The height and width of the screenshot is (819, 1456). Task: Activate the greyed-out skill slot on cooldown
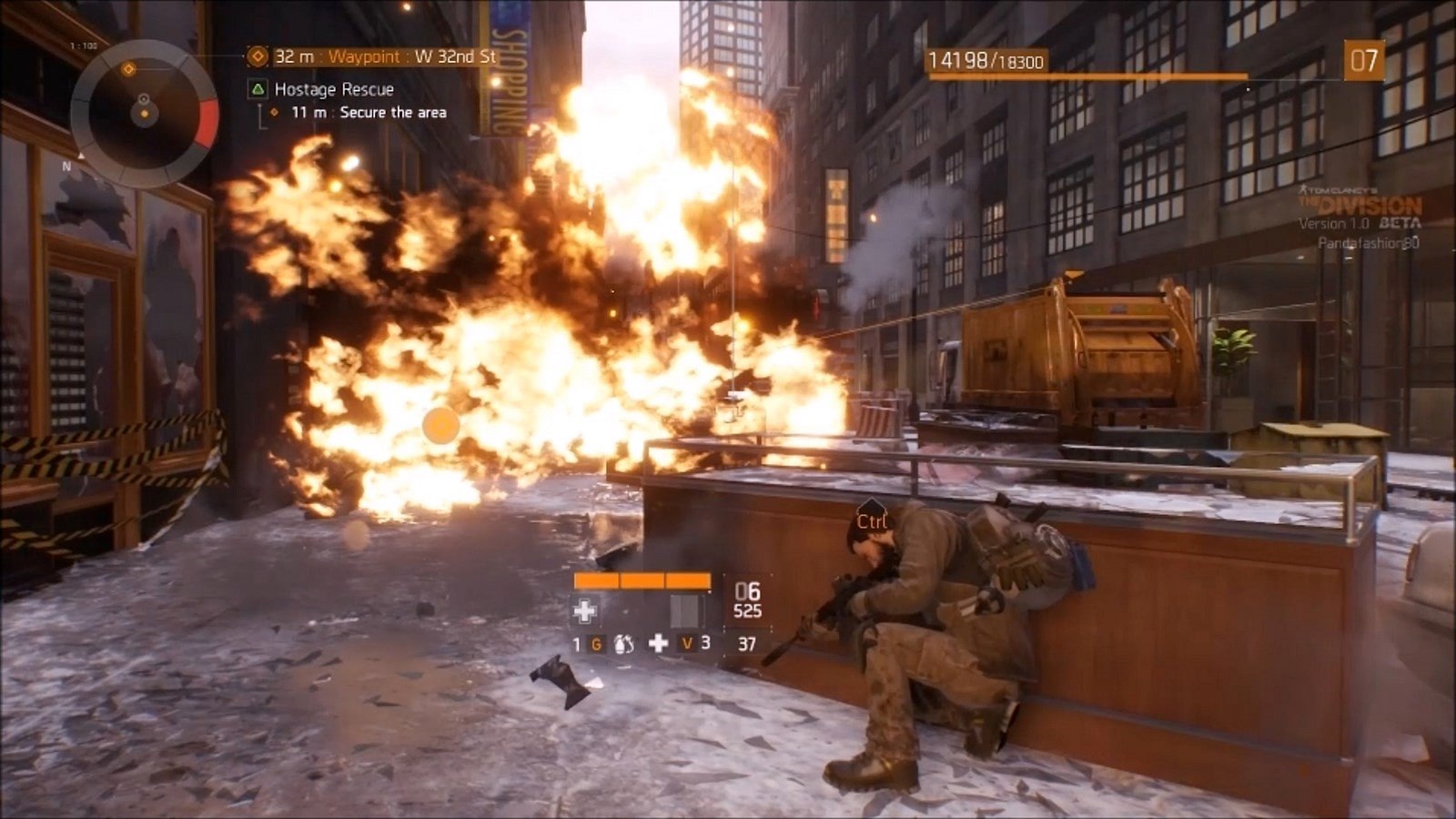686,611
